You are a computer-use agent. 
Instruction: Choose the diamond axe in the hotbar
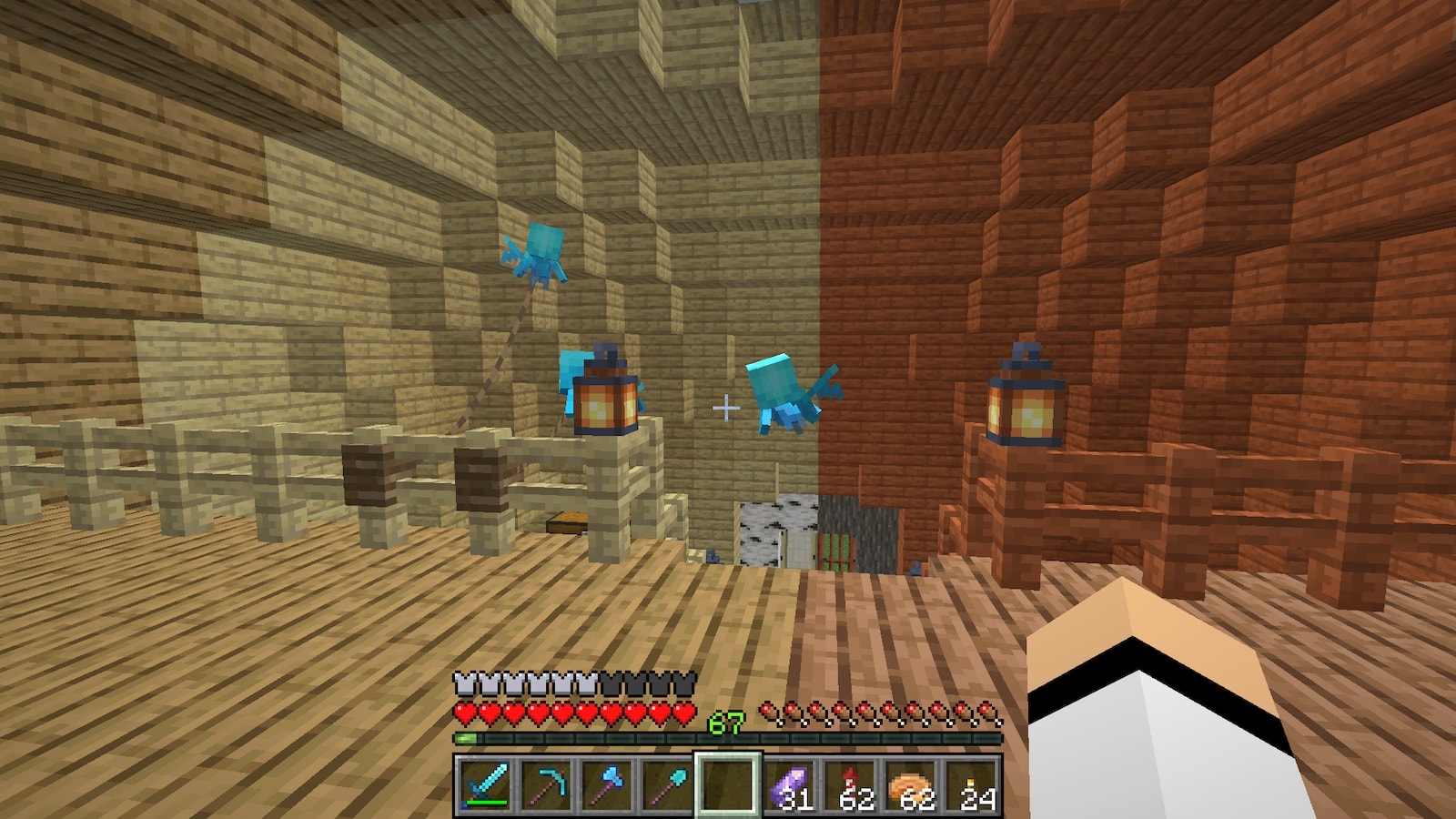(x=605, y=784)
